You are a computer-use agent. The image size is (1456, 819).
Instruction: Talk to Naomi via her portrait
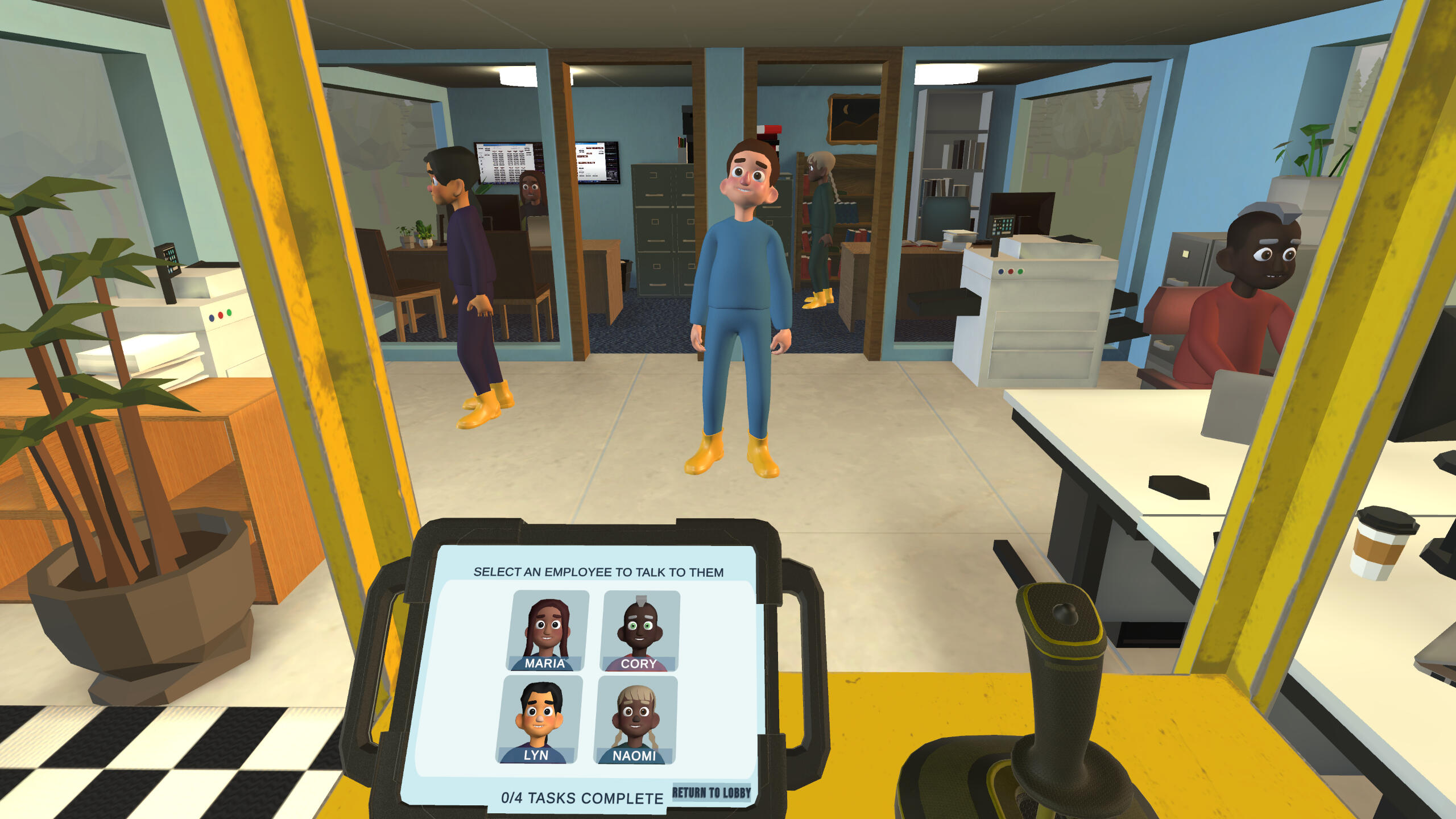pyautogui.click(x=636, y=720)
